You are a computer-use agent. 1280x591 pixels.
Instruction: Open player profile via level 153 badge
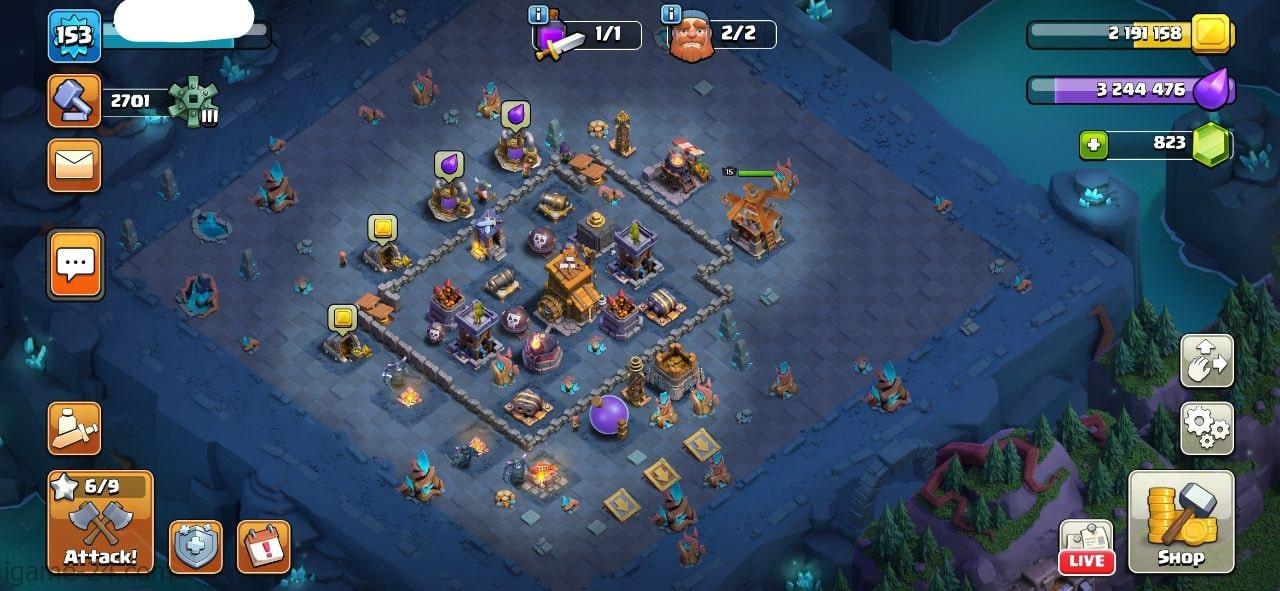pyautogui.click(x=74, y=36)
